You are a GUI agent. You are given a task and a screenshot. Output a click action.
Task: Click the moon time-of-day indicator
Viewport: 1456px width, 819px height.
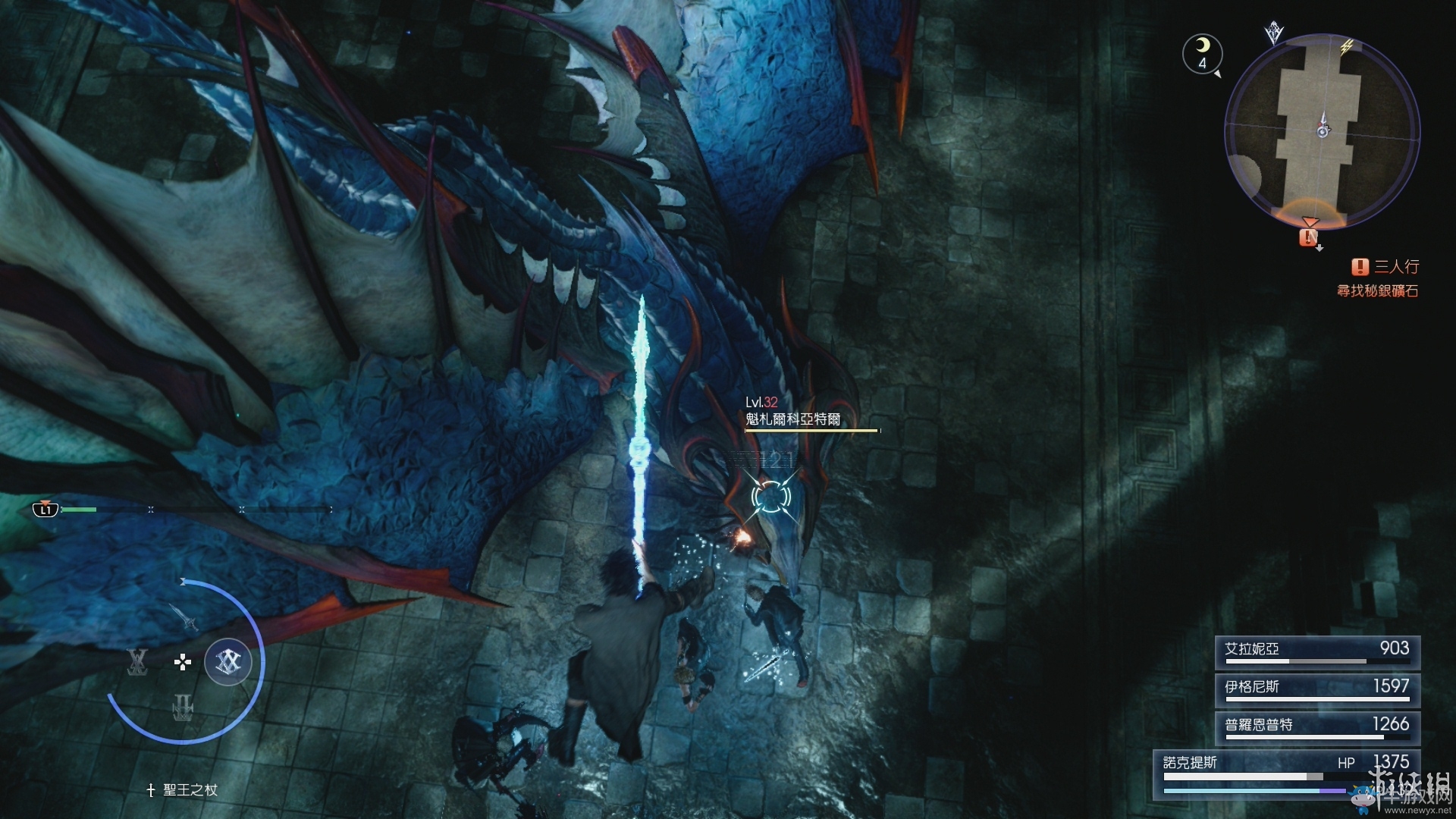(x=1202, y=53)
